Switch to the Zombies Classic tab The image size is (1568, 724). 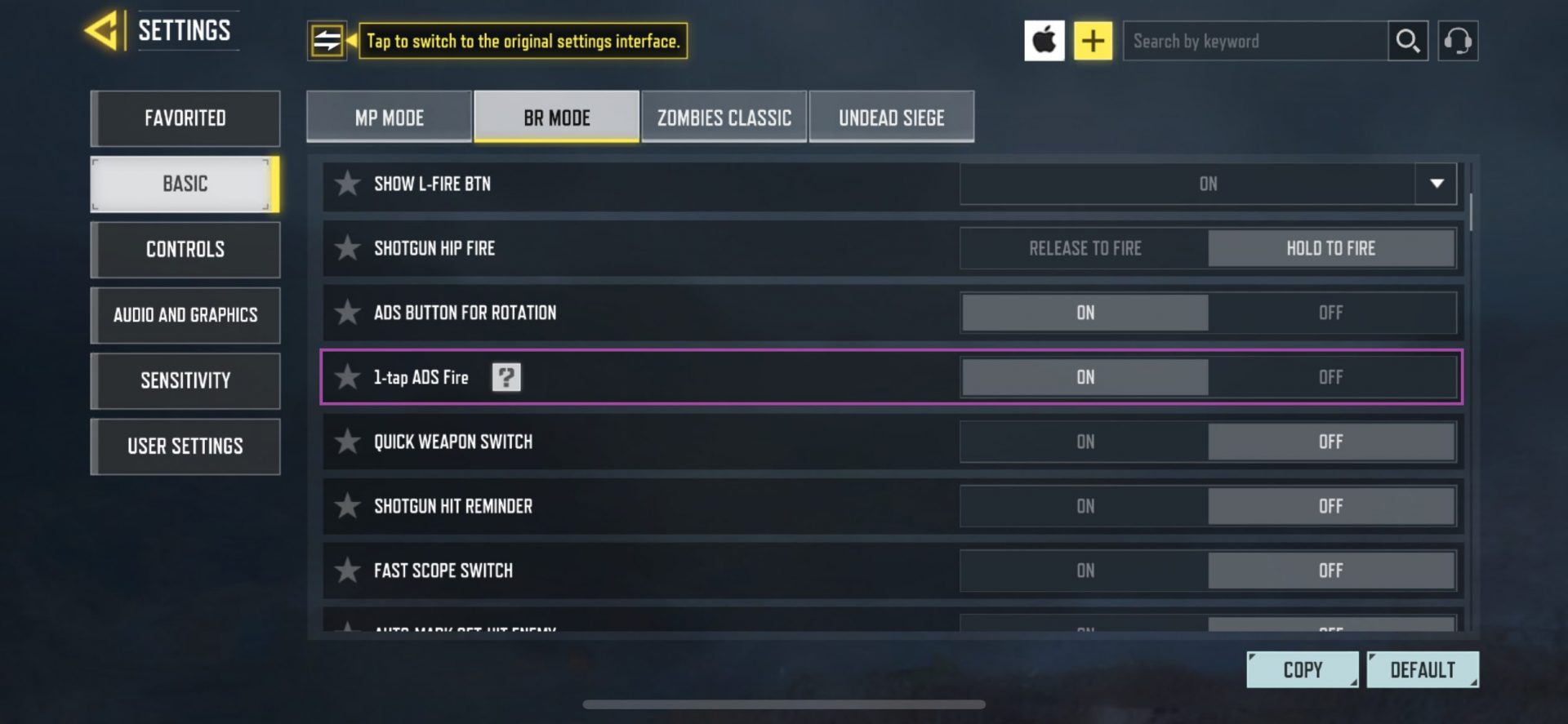723,117
